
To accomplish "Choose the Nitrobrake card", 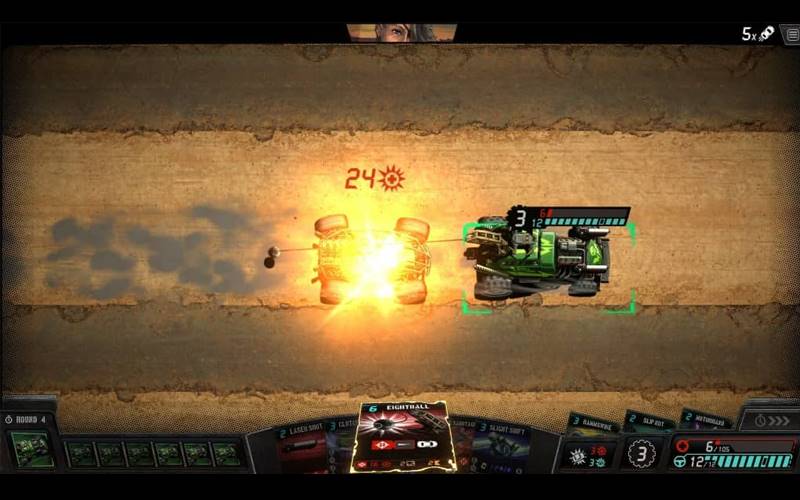I will pos(705,420).
